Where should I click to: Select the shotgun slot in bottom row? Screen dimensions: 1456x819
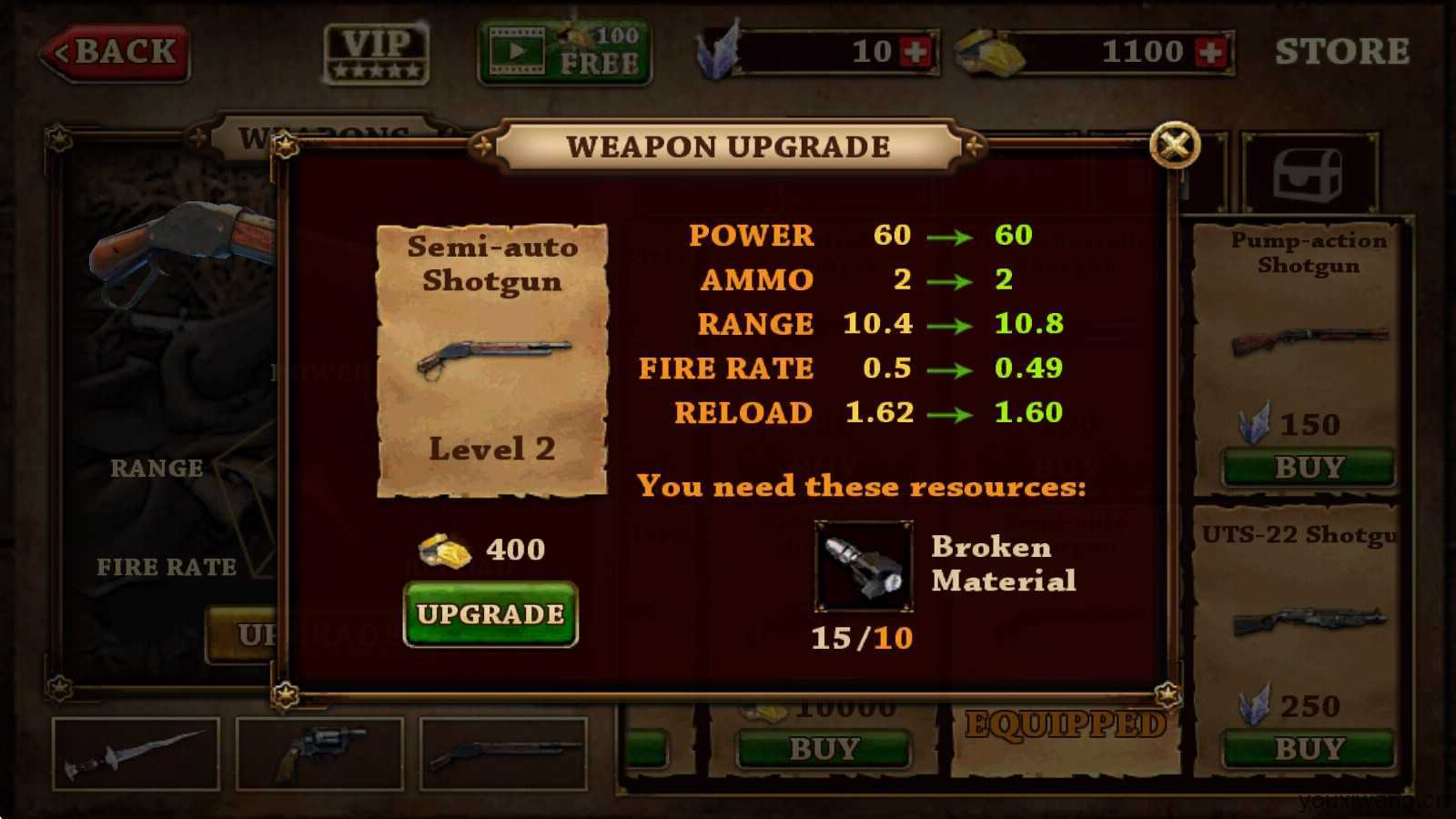(503, 753)
